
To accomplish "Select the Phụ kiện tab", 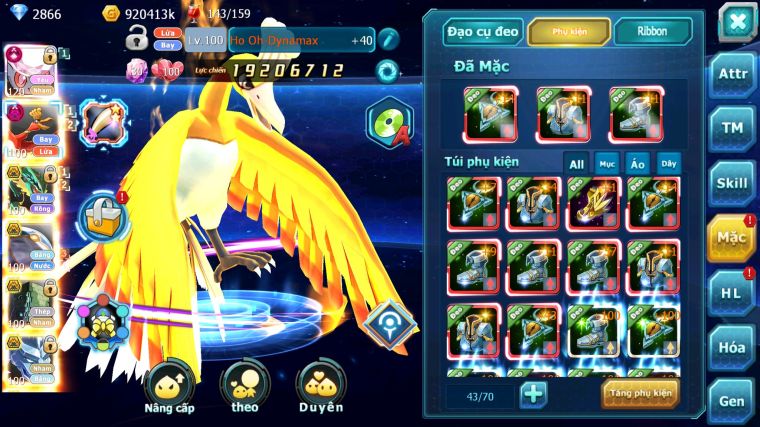I will click(x=569, y=32).
